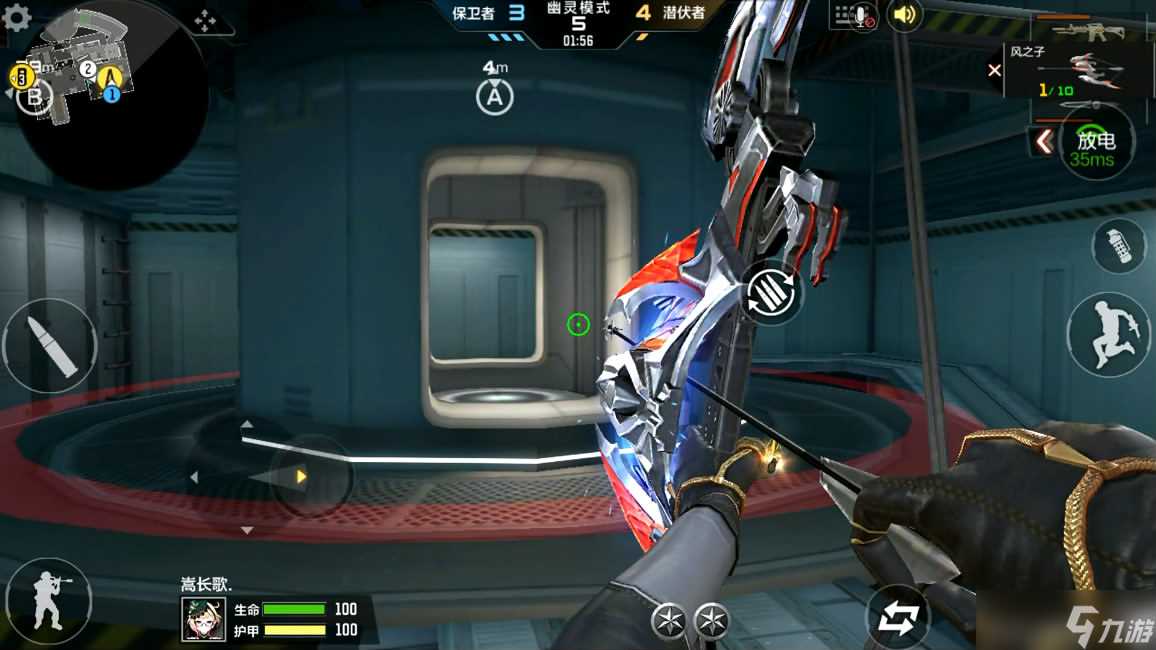
Task: Throw a grenade using grenade button
Action: [x=1118, y=245]
